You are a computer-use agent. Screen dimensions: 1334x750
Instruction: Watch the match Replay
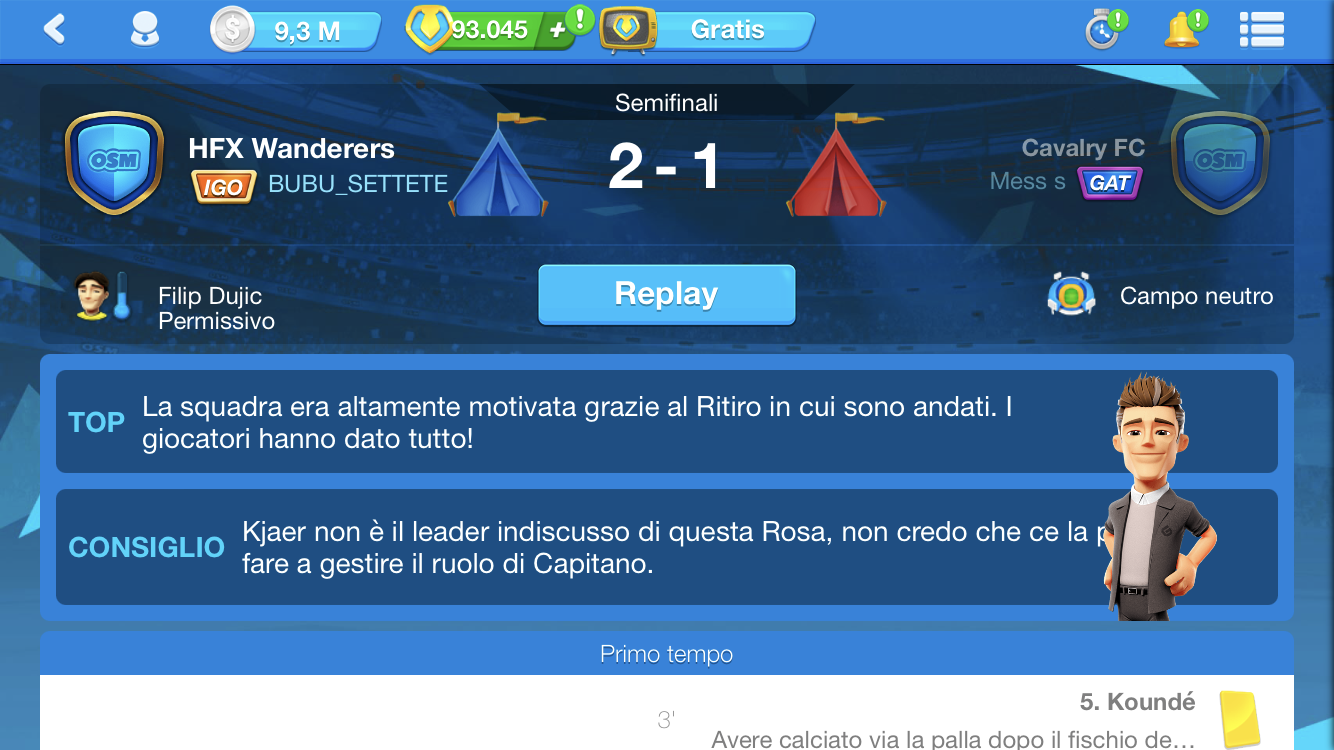pyautogui.click(x=666, y=295)
